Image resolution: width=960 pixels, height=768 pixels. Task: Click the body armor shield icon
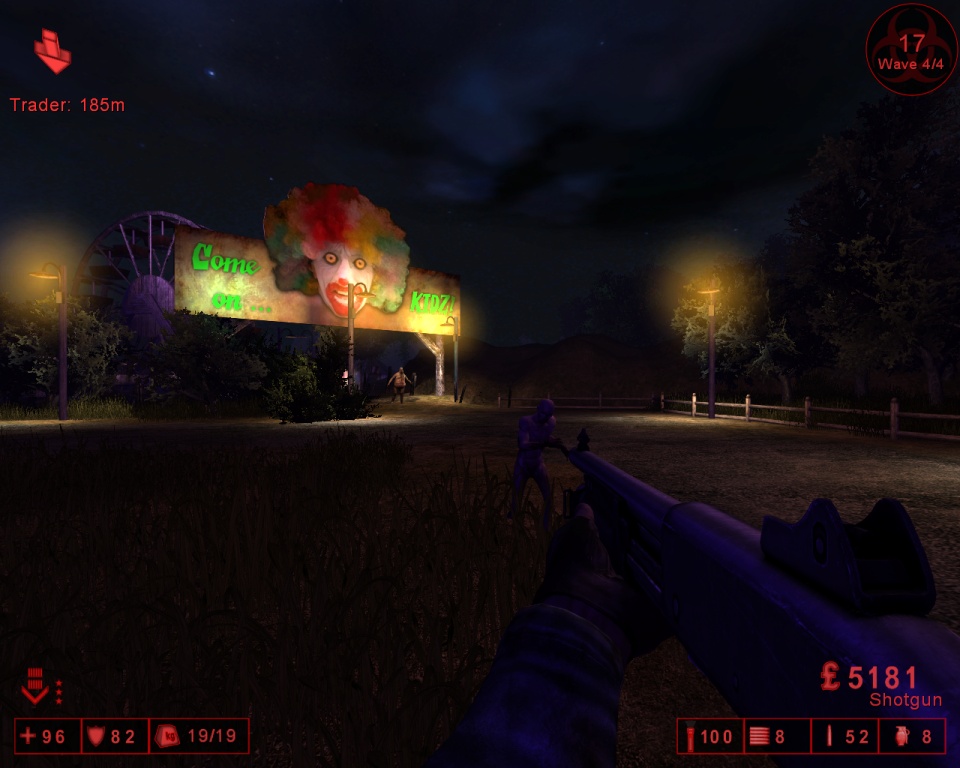coord(97,737)
